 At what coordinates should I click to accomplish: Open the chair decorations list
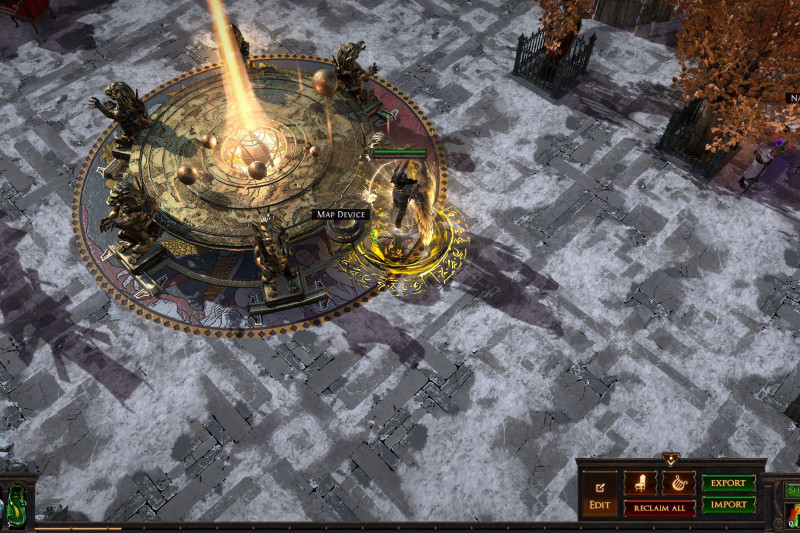coord(640,483)
